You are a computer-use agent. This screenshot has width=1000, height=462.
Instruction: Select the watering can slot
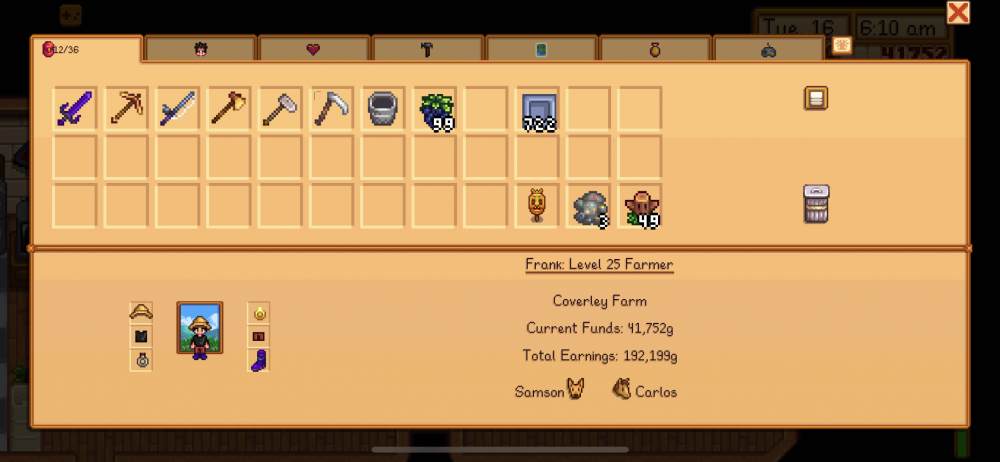(384, 108)
